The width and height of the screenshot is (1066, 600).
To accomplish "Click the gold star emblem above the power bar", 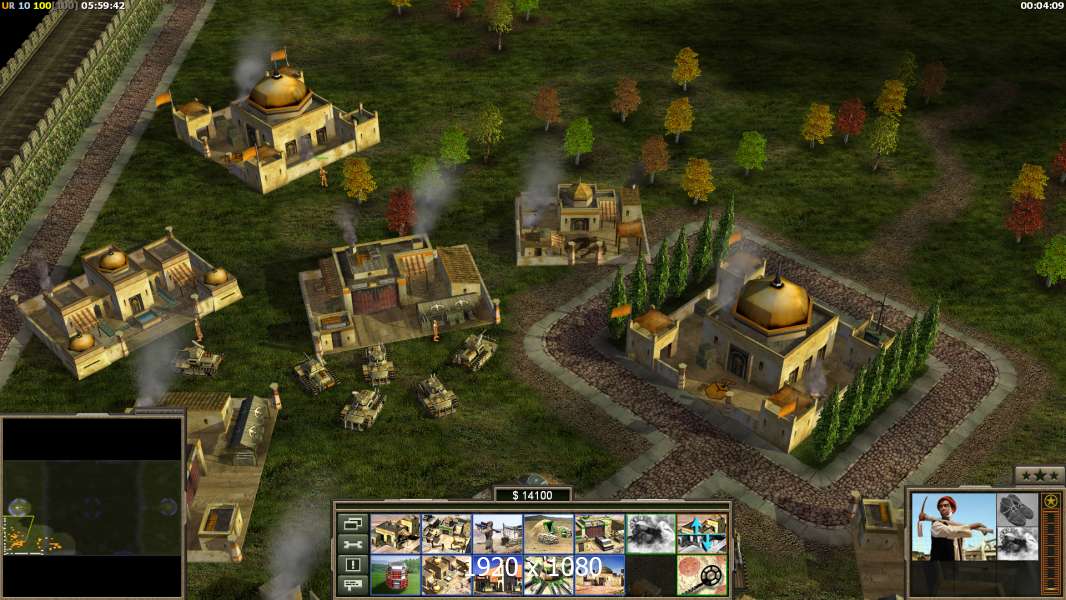I will pos(1050,501).
